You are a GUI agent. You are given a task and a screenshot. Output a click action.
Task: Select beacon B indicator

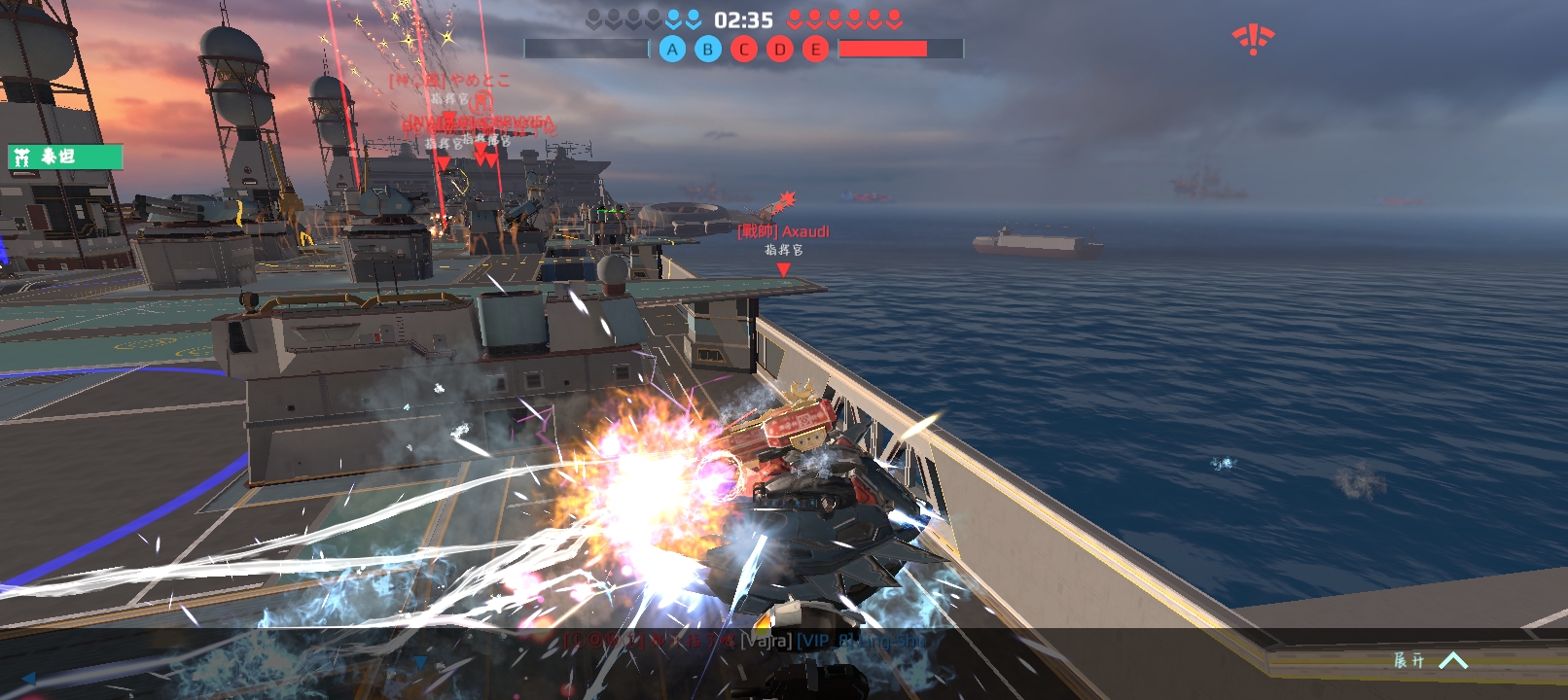[708, 49]
